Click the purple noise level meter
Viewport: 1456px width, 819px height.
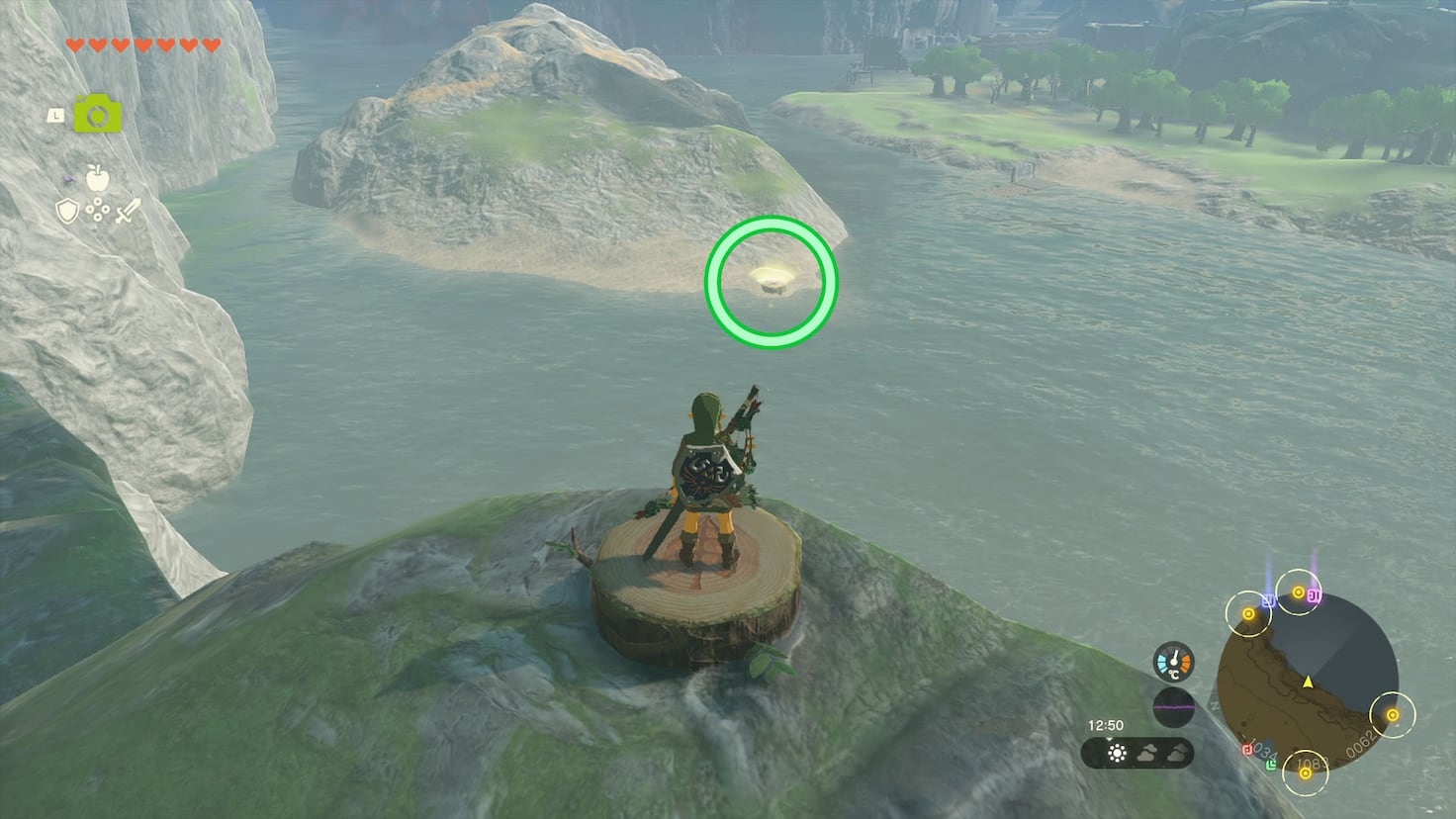[x=1174, y=706]
